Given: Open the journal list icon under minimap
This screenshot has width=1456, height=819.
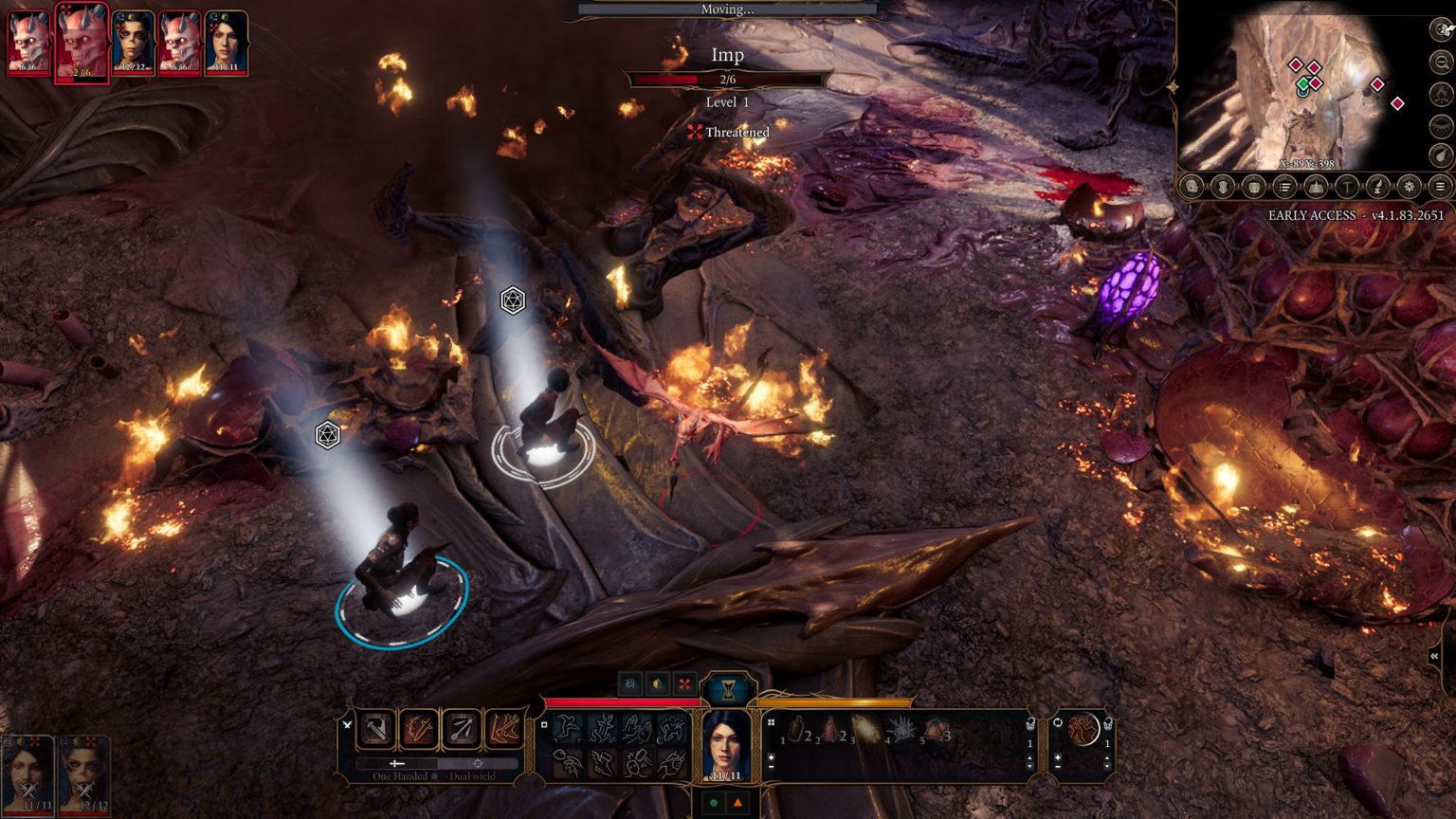Looking at the screenshot, I should pyautogui.click(x=1284, y=187).
